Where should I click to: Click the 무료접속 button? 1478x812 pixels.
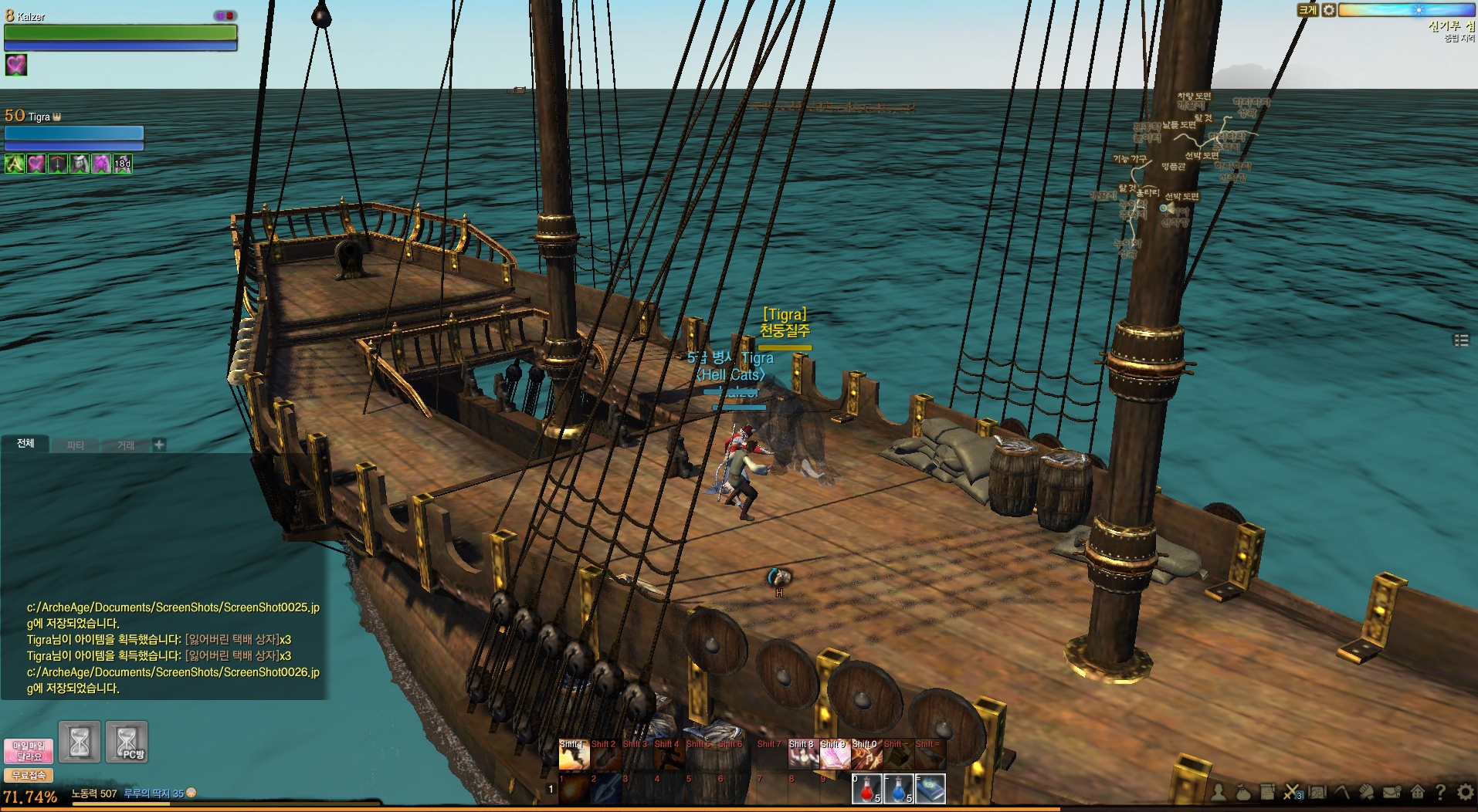click(x=29, y=776)
